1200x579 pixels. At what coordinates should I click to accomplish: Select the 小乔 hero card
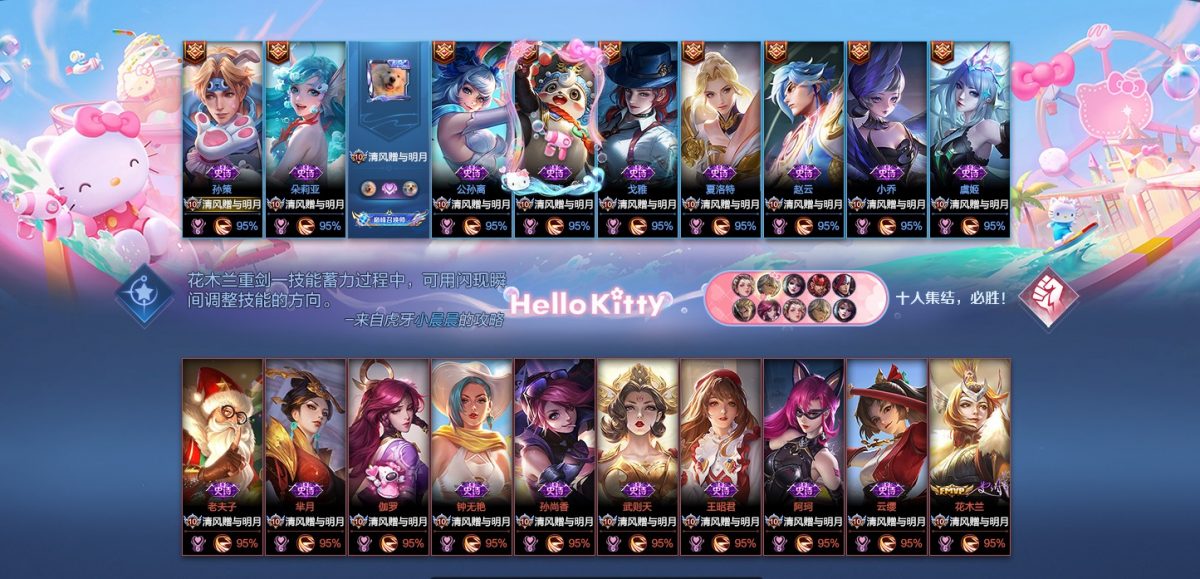coord(886,120)
